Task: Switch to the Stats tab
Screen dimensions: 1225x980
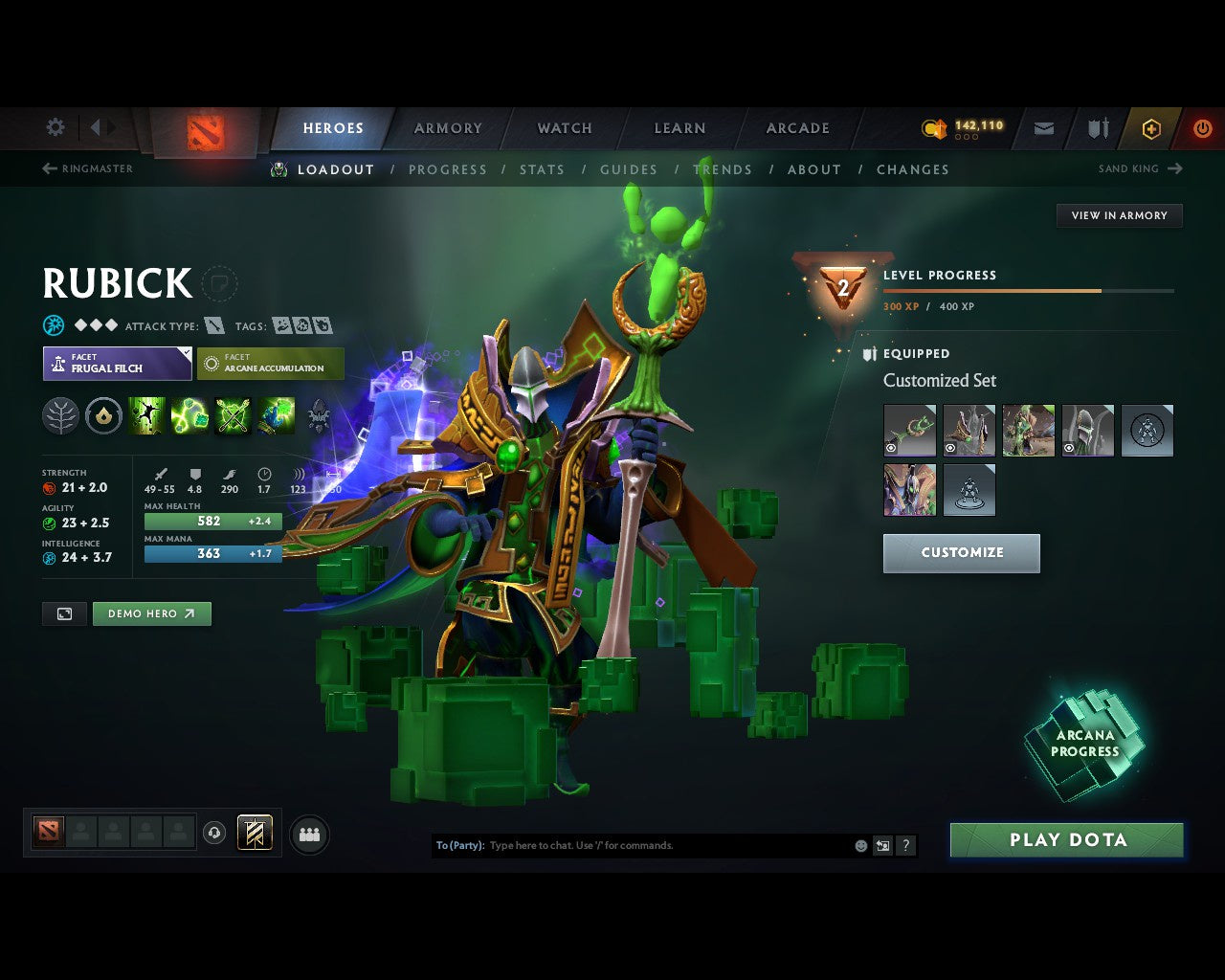Action: [x=542, y=169]
